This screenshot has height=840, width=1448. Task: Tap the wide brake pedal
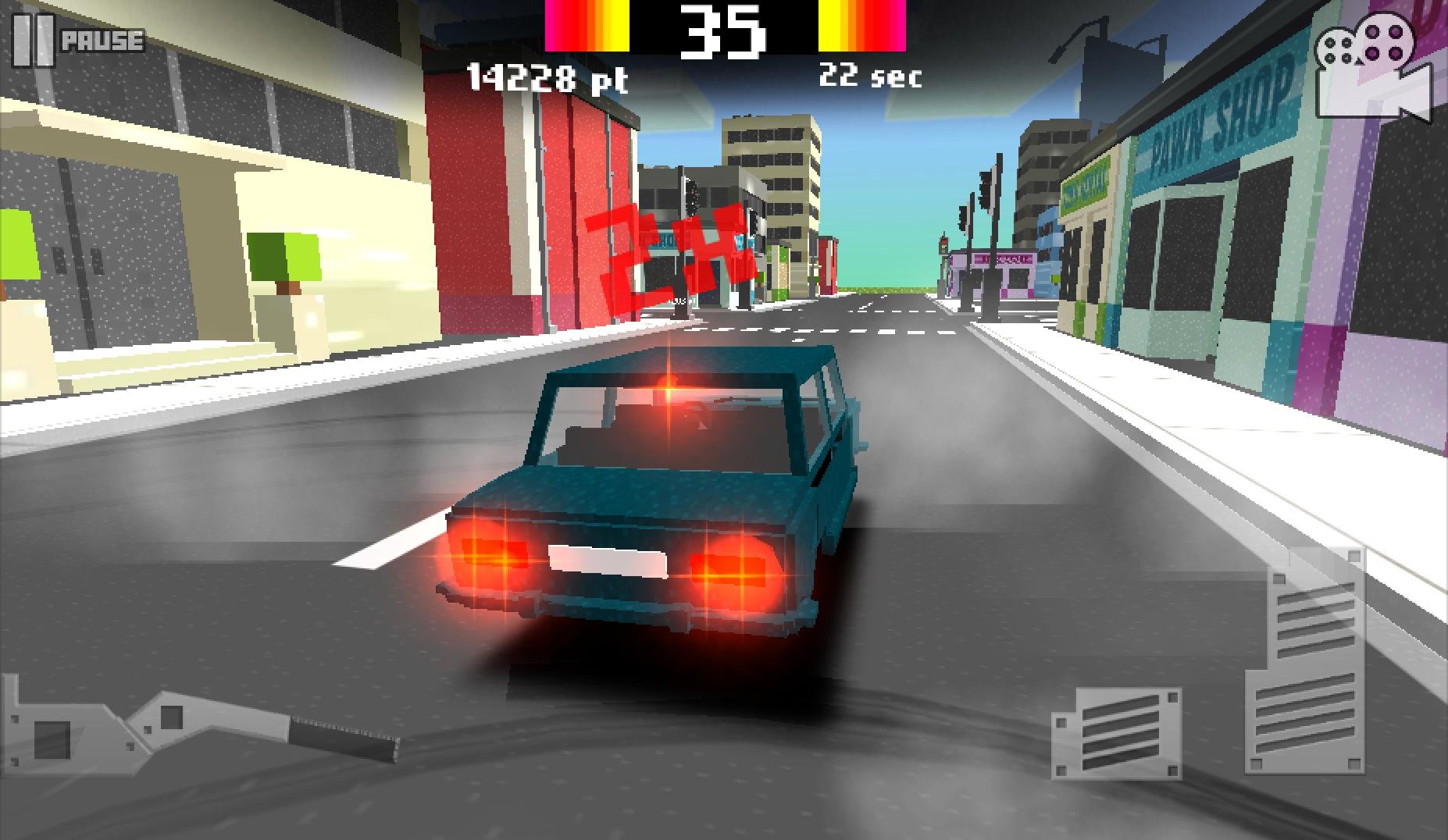click(x=1116, y=732)
